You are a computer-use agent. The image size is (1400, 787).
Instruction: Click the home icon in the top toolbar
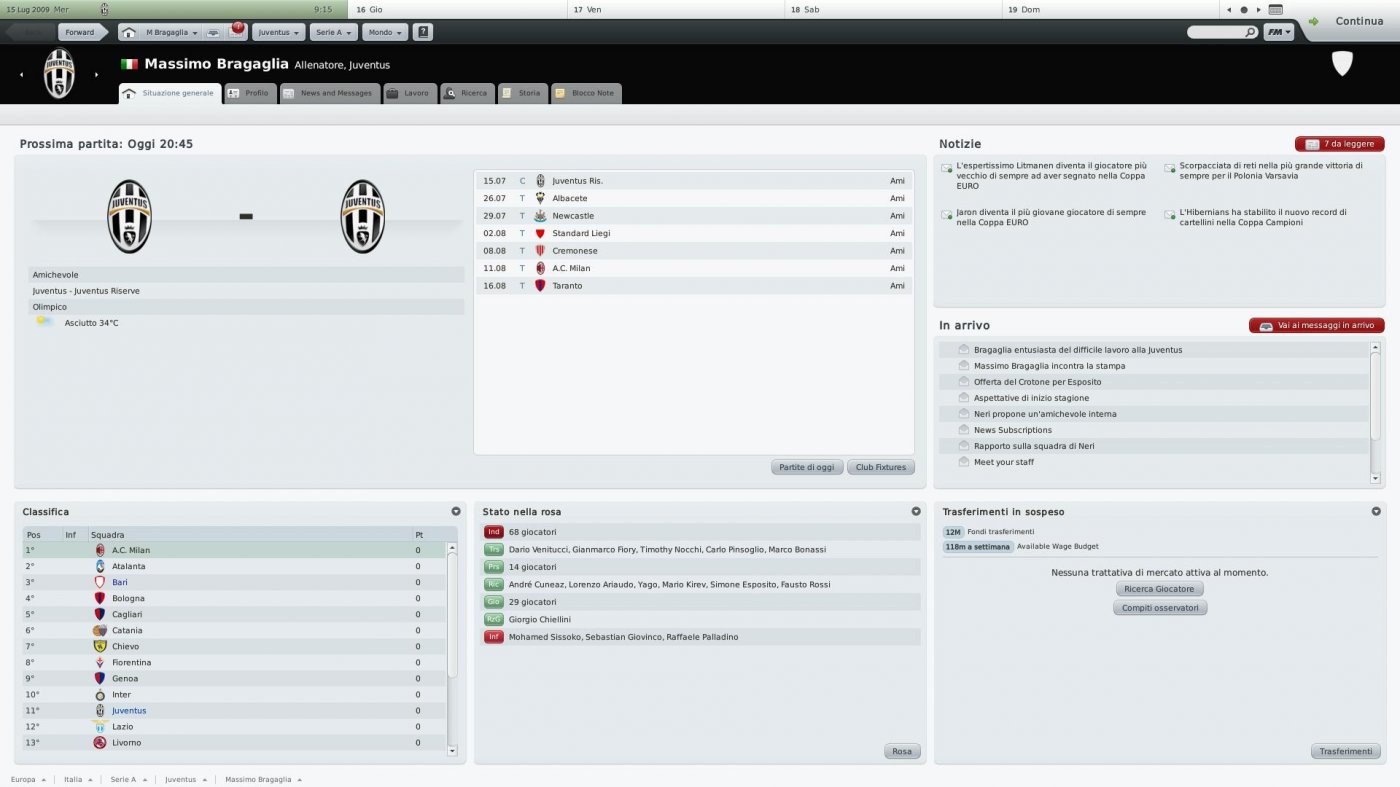click(x=128, y=31)
